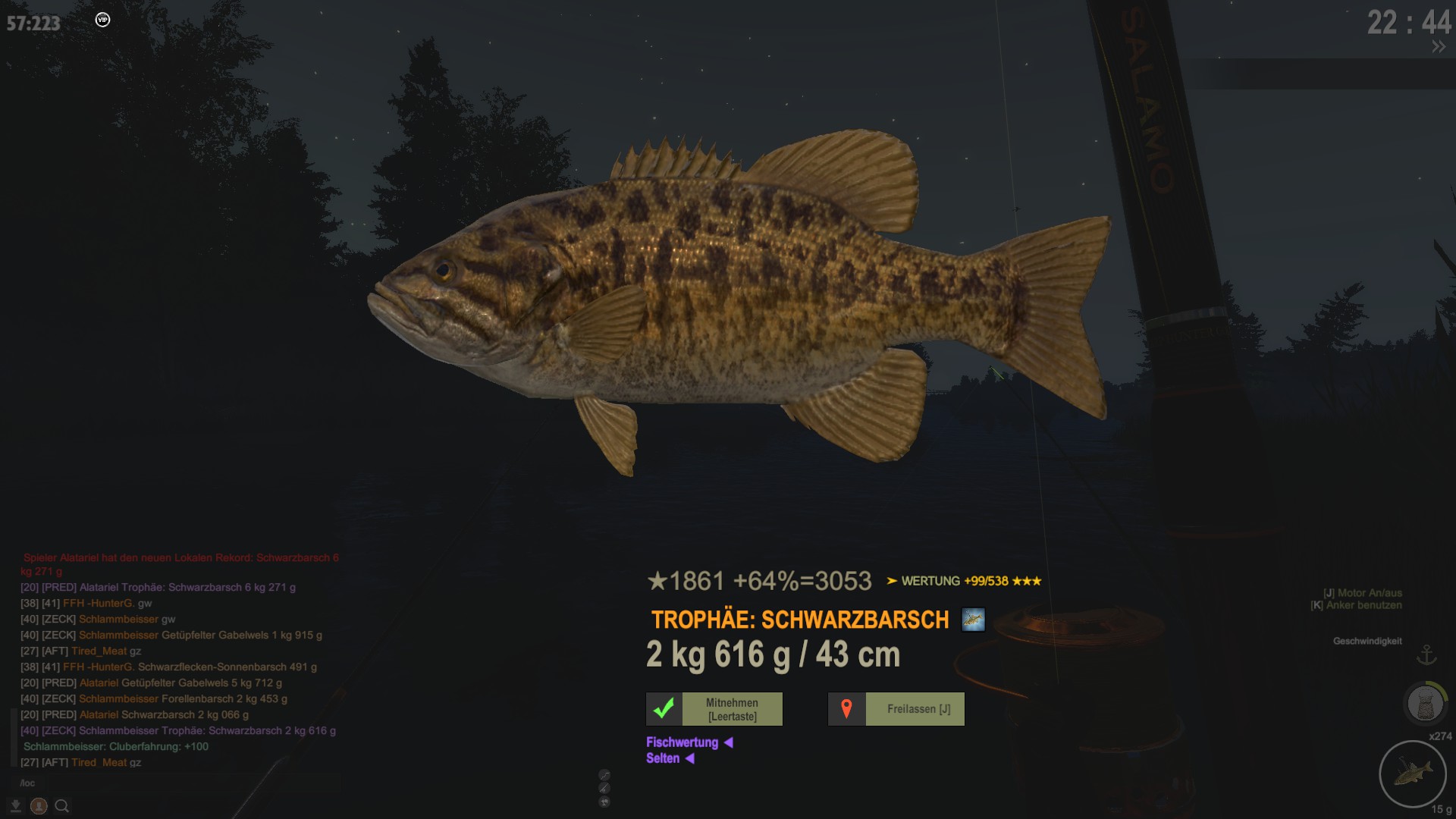The height and width of the screenshot is (819, 1456).
Task: Click the chat input field
Action: coord(174,783)
